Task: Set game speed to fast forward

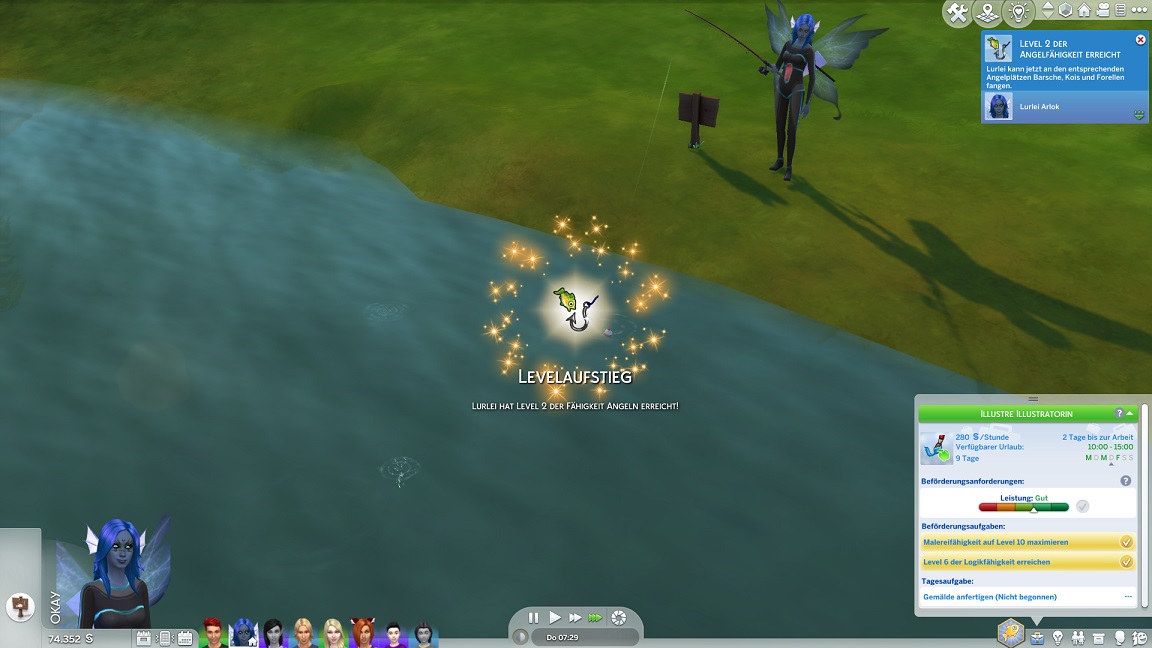Action: 575,618
